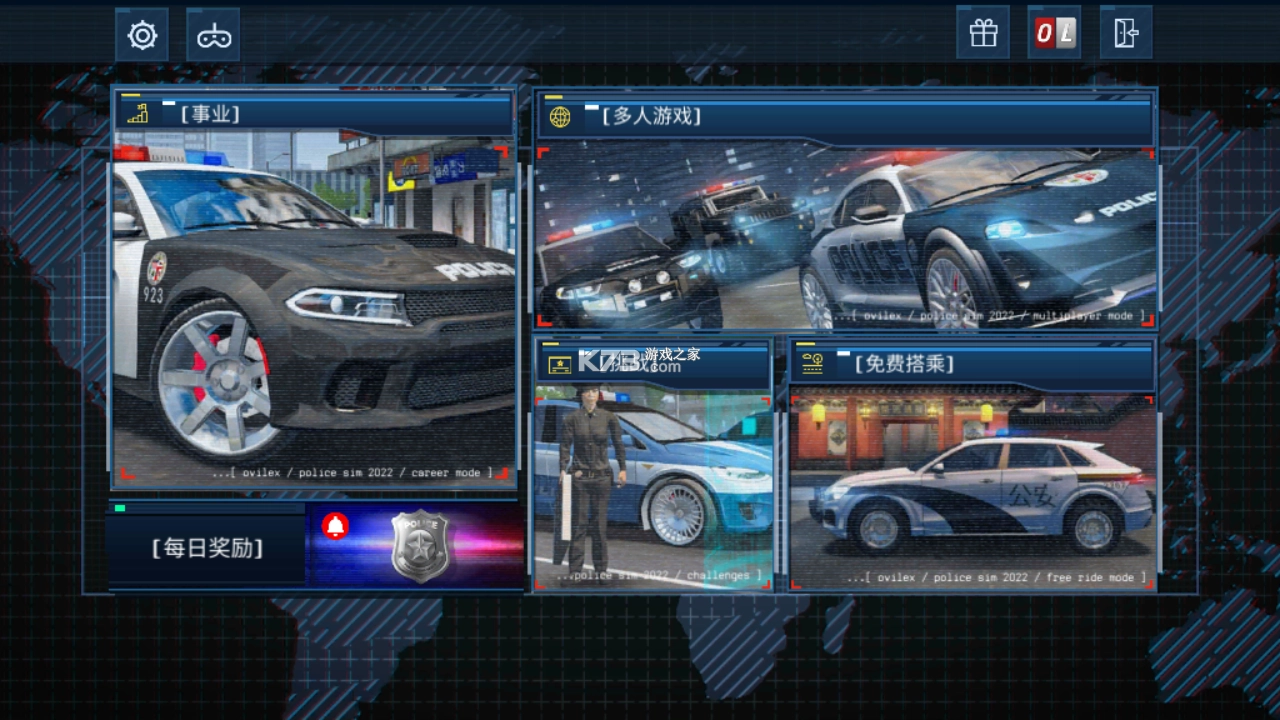Click the ladder icon on career panel
Image resolution: width=1280 pixels, height=720 pixels.
(138, 114)
